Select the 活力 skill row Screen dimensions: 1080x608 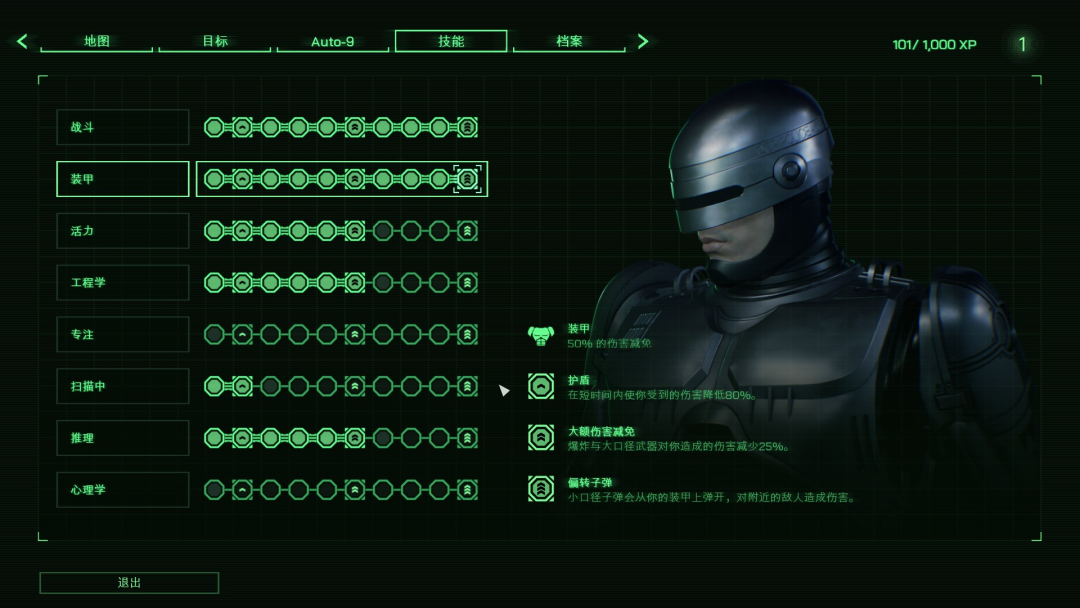pos(123,231)
